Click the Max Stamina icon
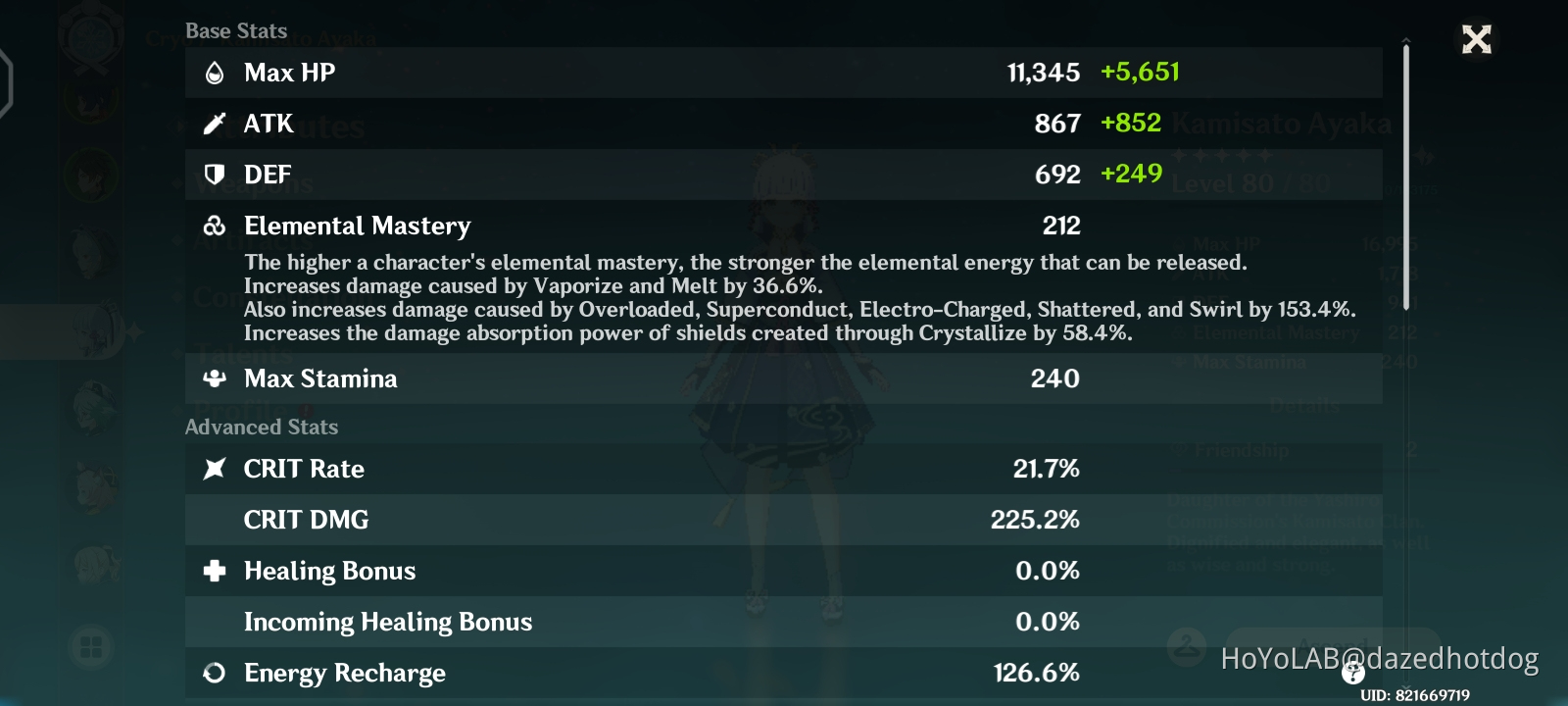The width and height of the screenshot is (1568, 706). [215, 378]
